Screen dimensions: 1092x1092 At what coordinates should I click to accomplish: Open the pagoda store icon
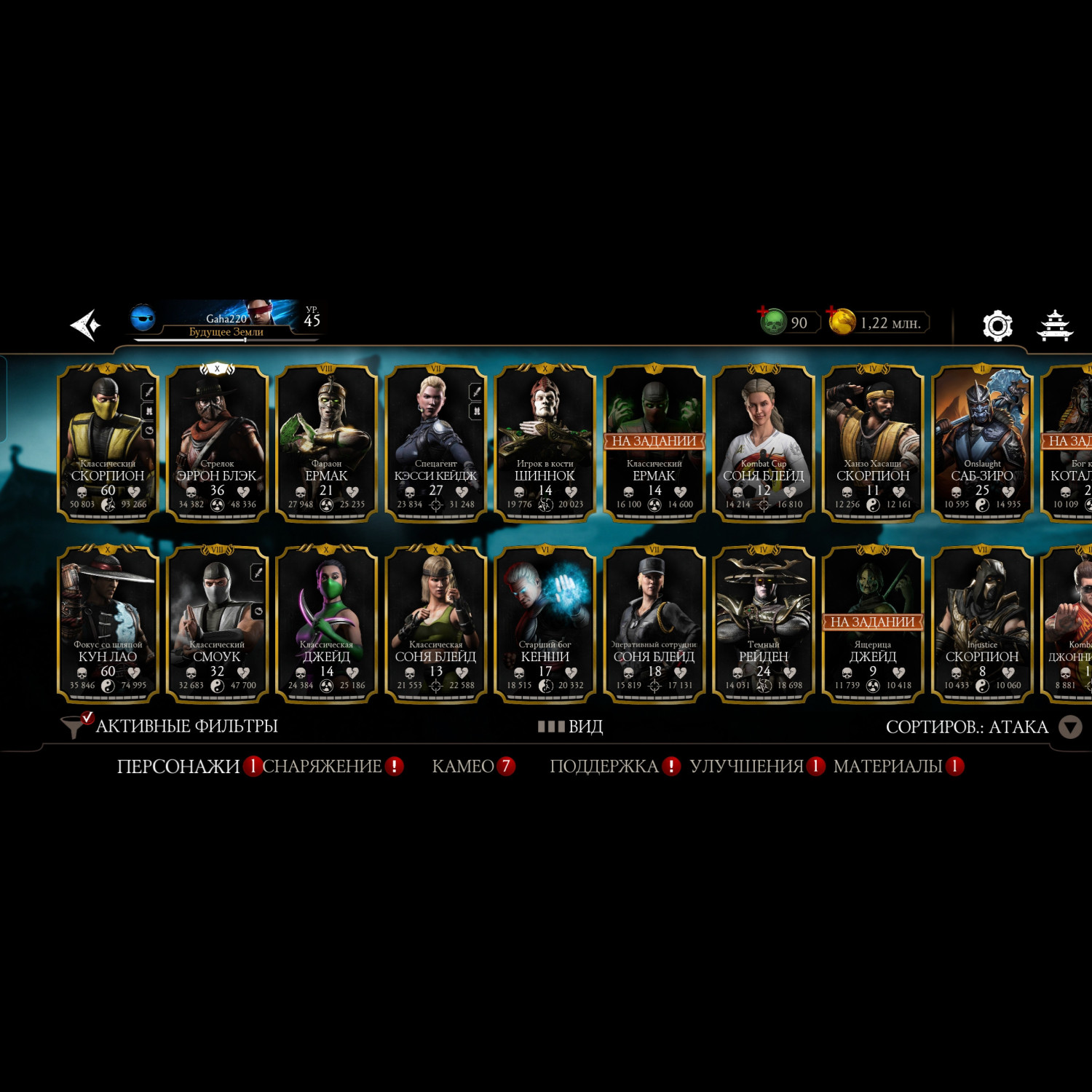1054,325
